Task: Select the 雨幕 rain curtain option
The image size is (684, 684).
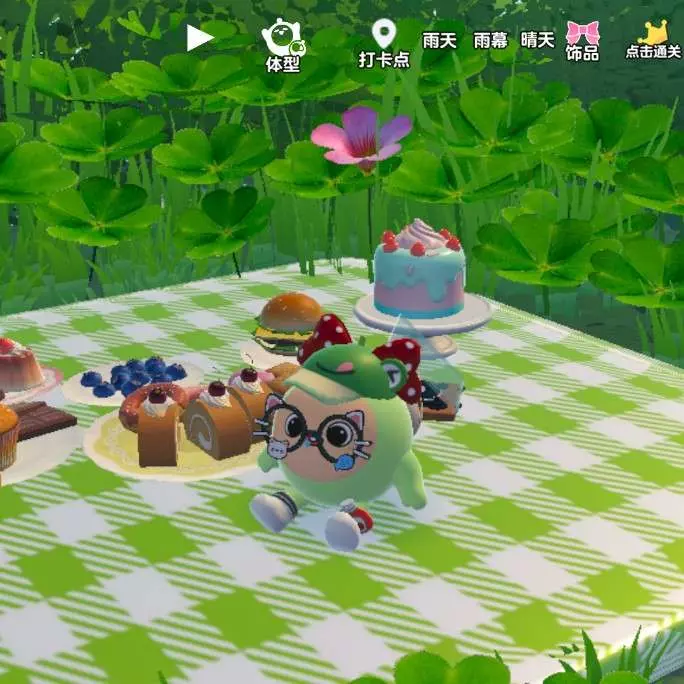Action: pyautogui.click(x=490, y=40)
